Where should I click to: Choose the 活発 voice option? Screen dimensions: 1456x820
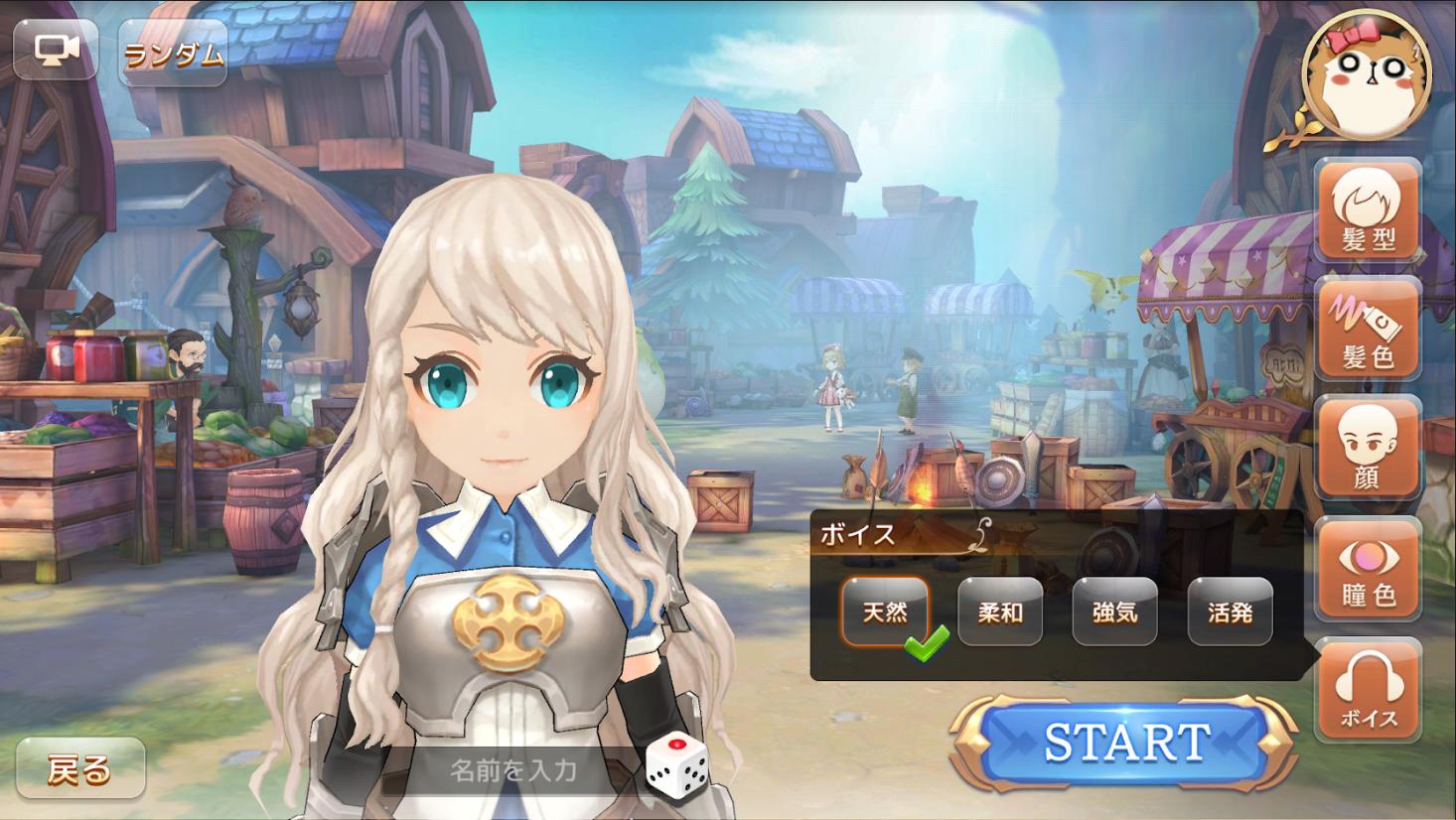click(1231, 613)
